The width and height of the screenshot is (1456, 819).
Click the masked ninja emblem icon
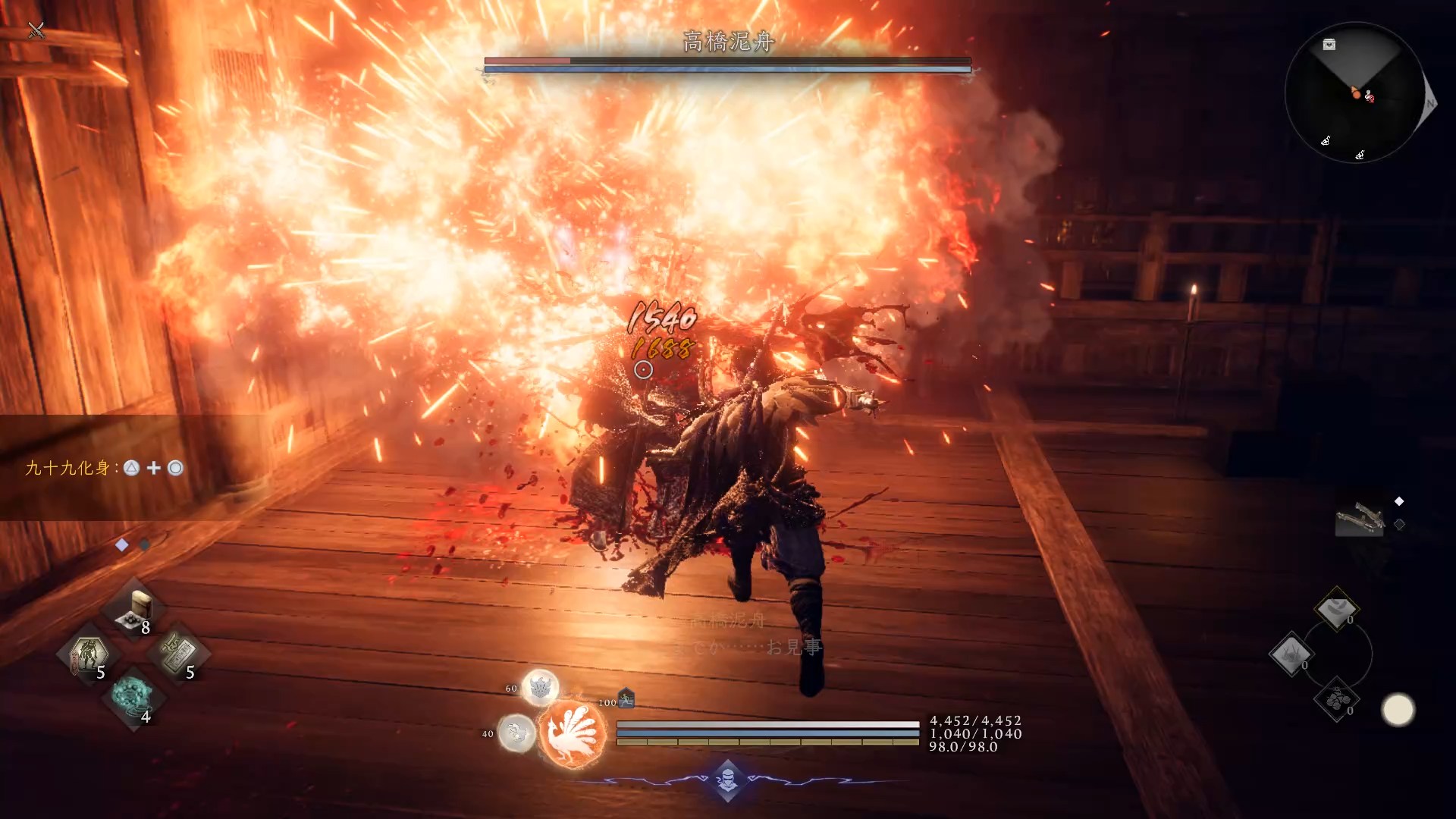click(727, 780)
